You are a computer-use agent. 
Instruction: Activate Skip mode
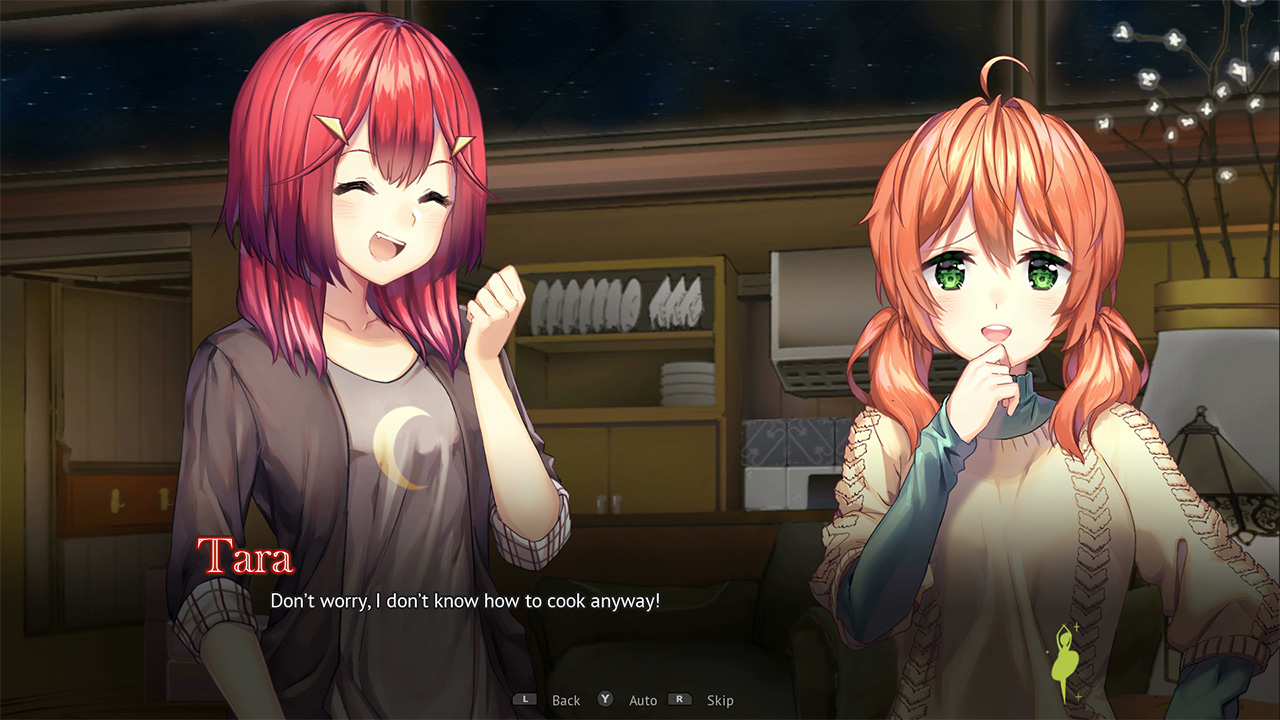point(721,700)
